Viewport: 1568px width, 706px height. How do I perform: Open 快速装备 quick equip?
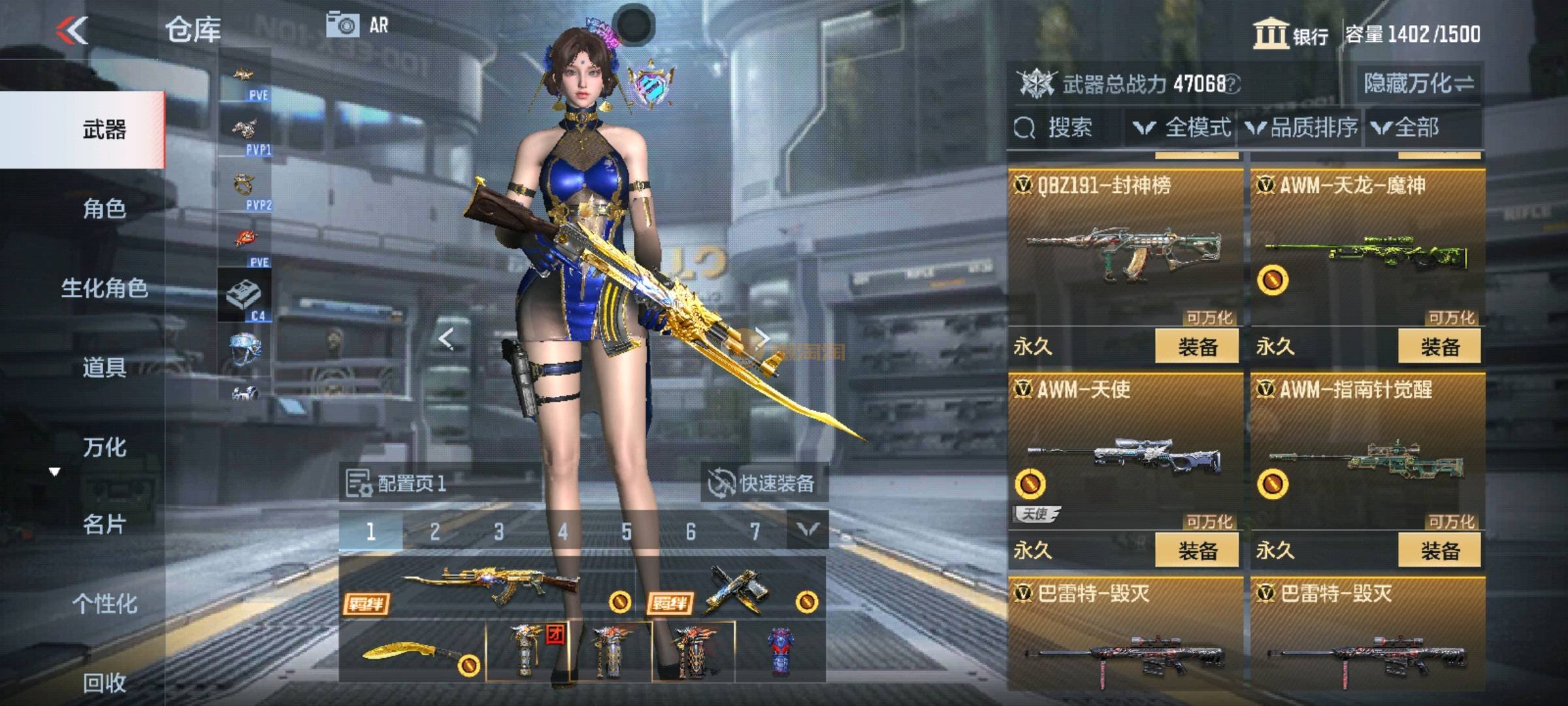[764, 484]
